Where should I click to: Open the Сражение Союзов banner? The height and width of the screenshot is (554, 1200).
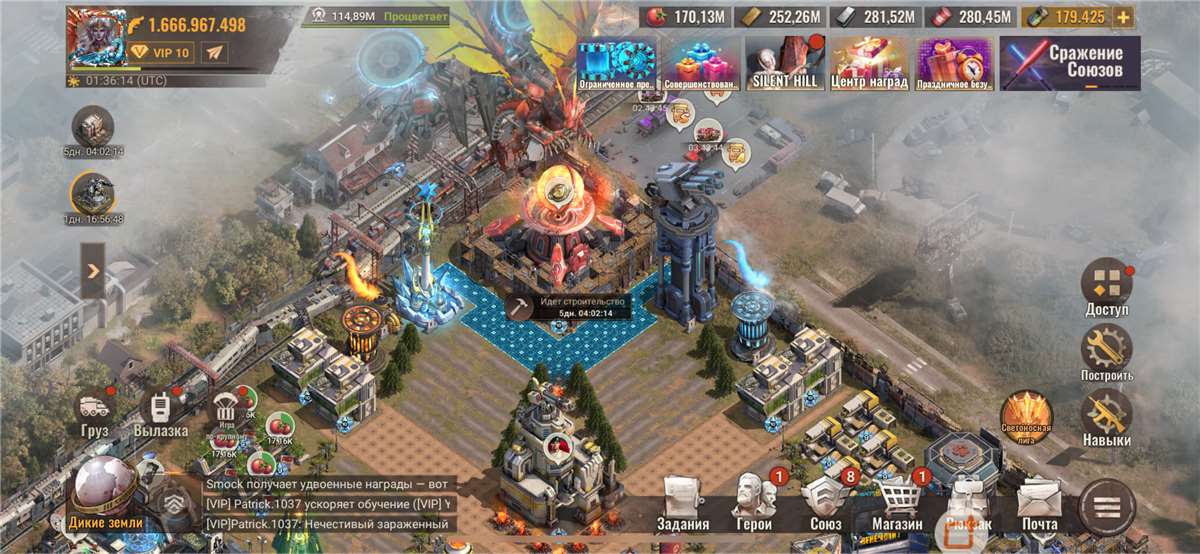pos(1069,63)
